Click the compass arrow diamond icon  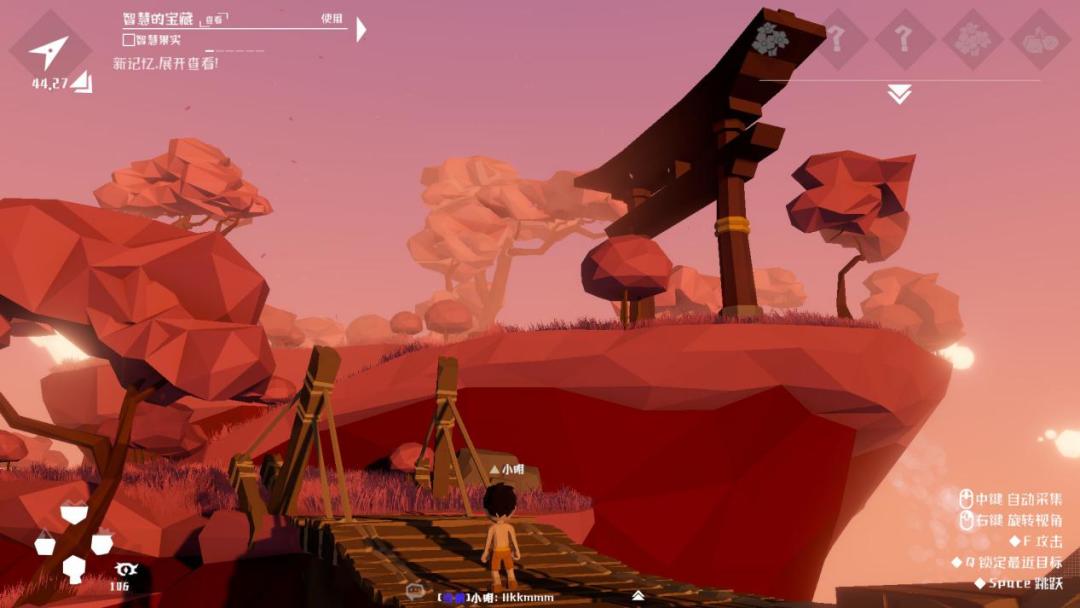point(48,51)
